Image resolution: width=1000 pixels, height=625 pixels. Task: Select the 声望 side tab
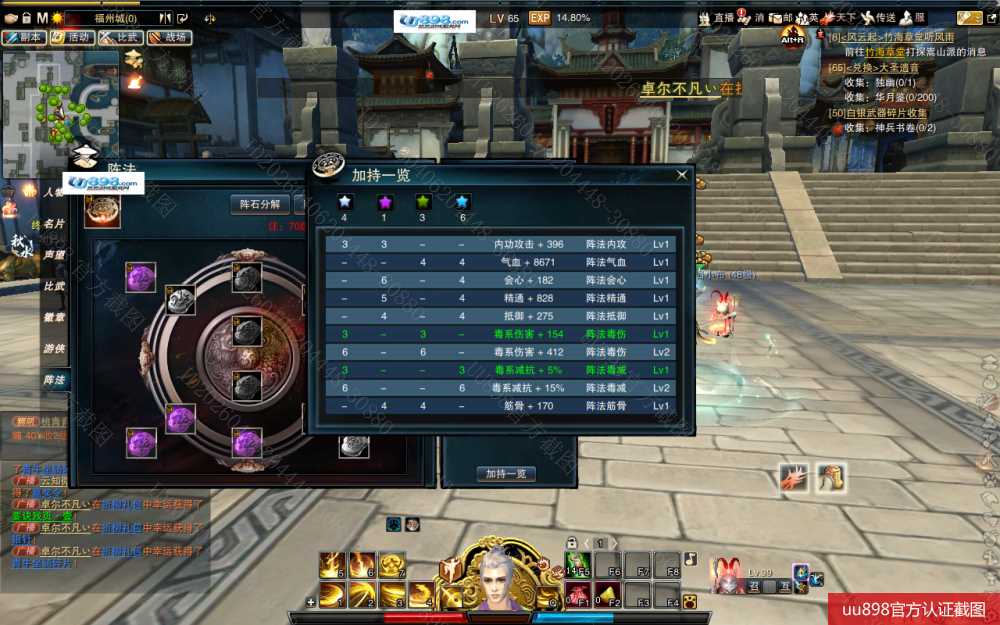tap(54, 255)
